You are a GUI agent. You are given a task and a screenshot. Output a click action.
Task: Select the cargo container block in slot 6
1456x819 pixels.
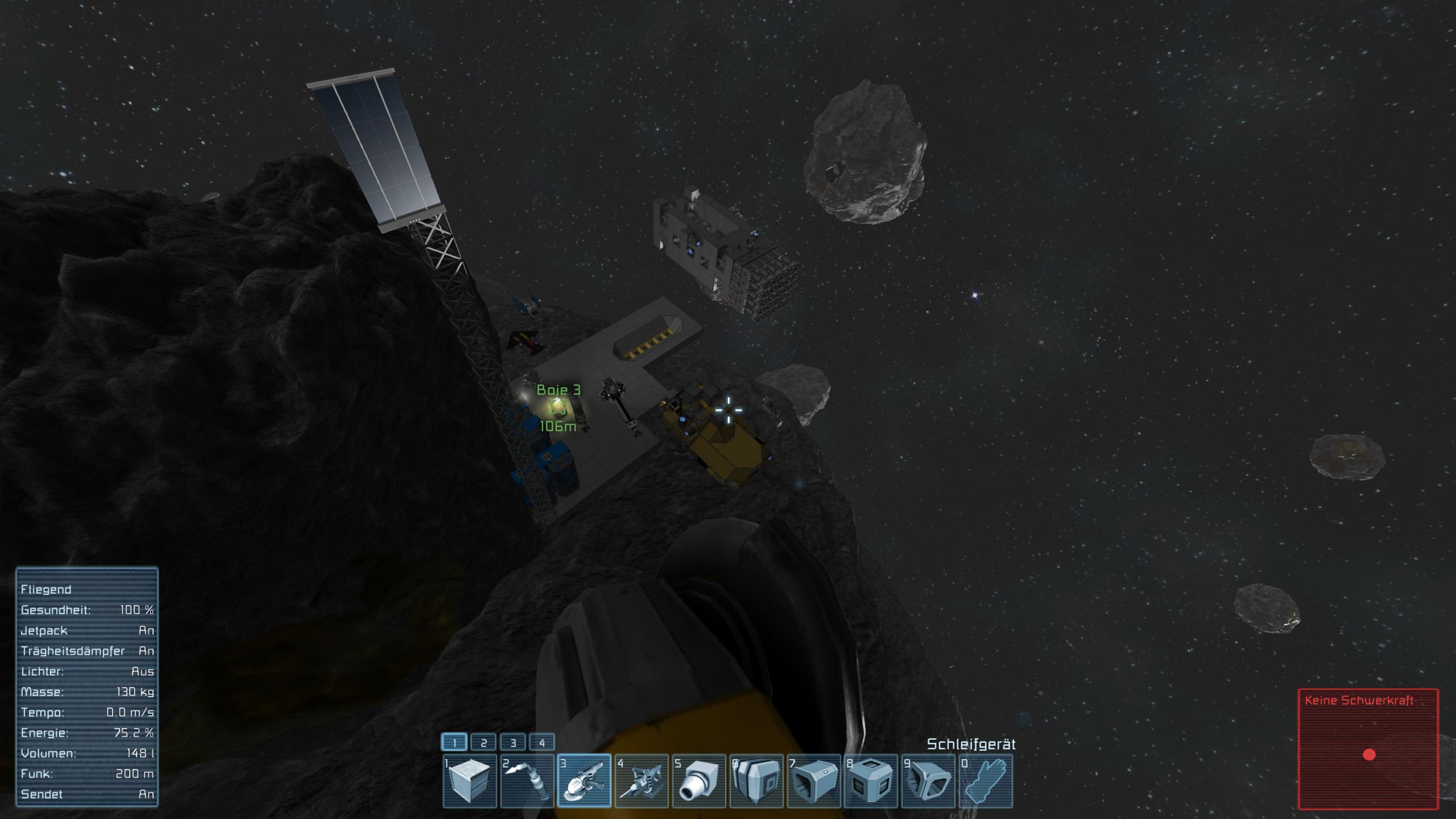click(756, 780)
